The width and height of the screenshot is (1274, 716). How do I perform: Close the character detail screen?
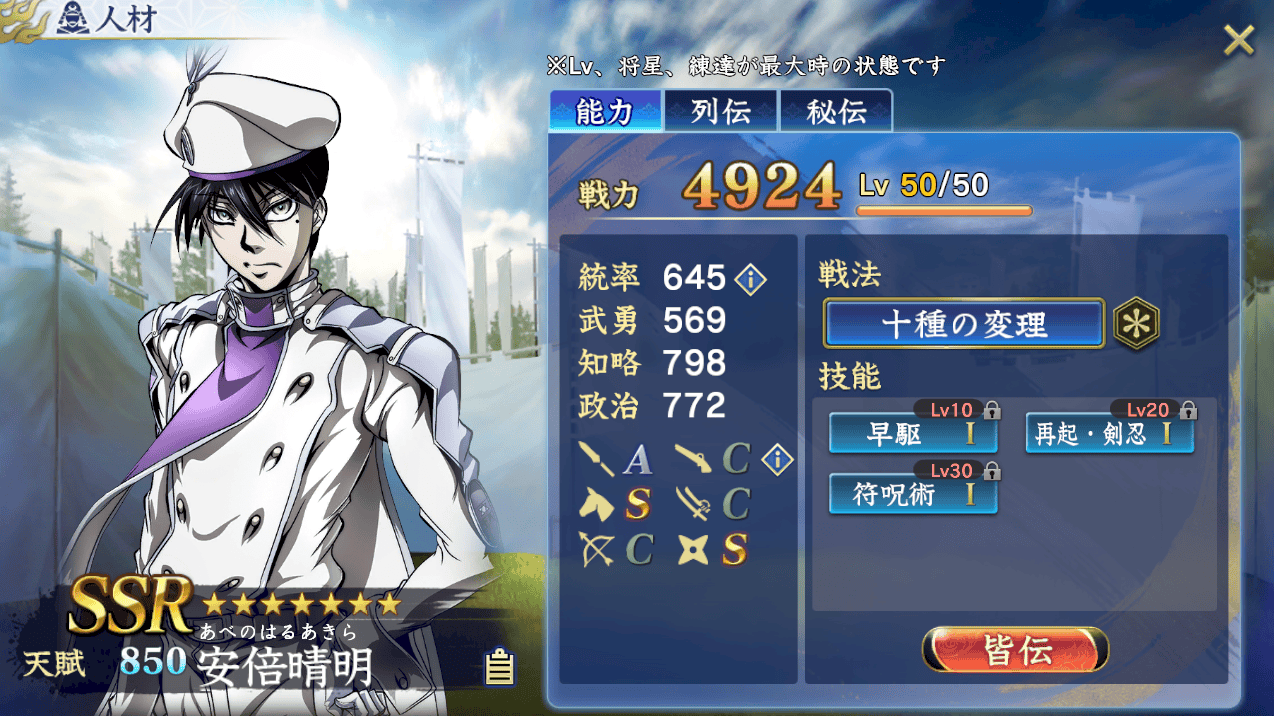[x=1238, y=41]
